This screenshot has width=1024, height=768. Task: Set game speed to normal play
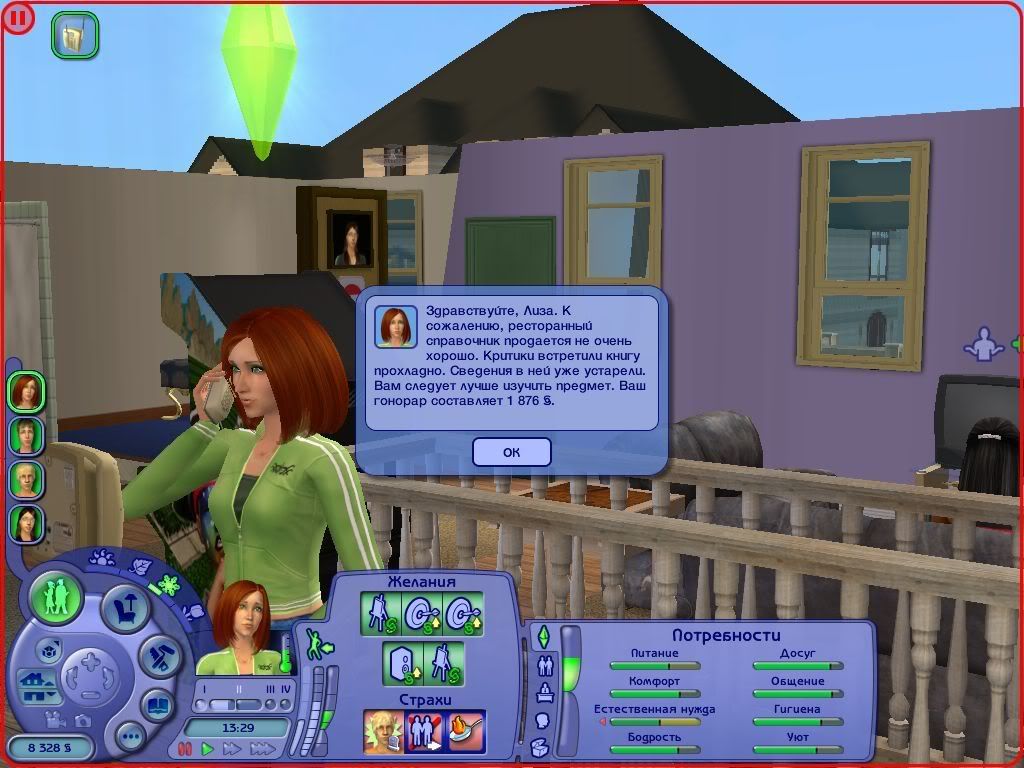point(208,748)
